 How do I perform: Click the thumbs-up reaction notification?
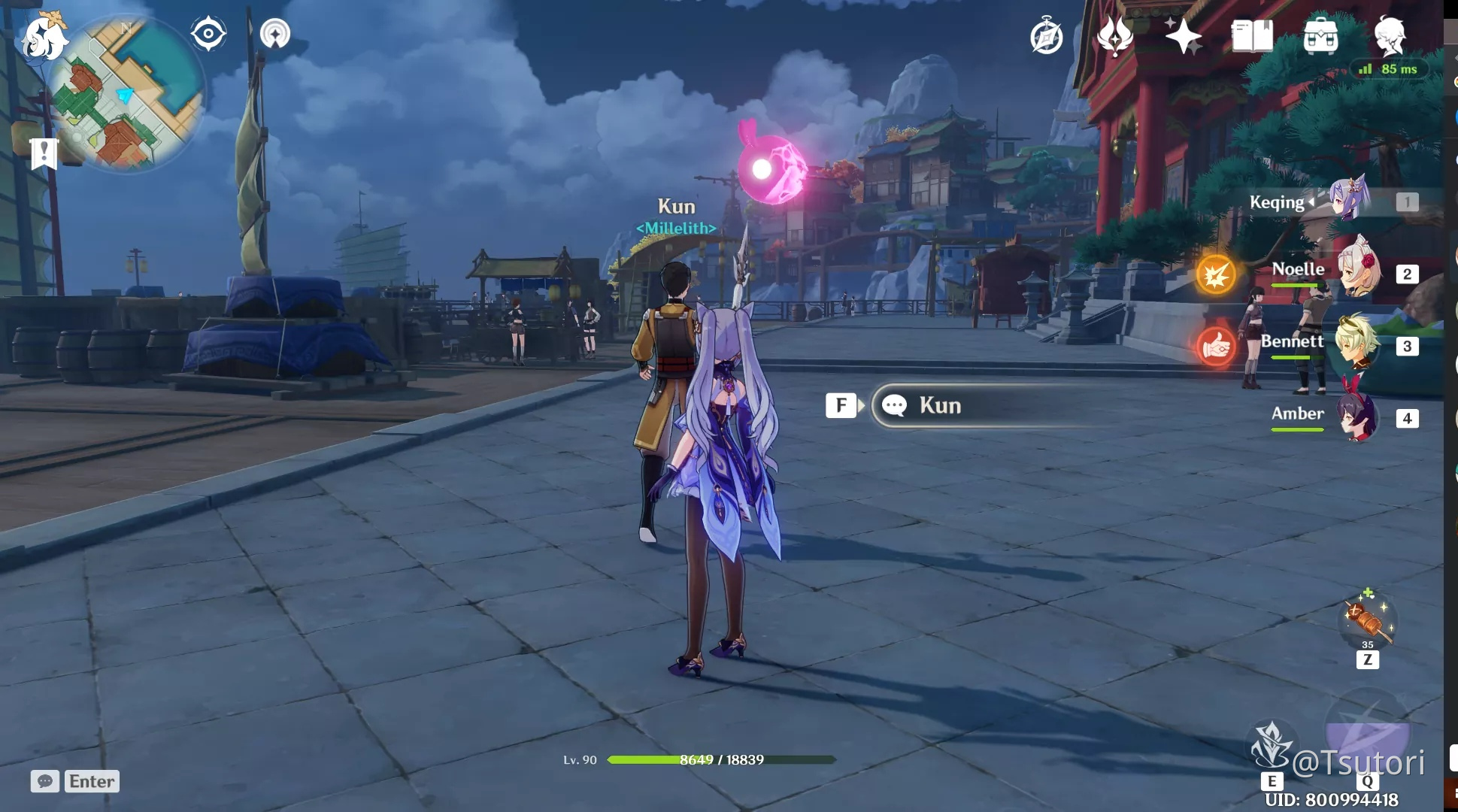coord(1216,348)
